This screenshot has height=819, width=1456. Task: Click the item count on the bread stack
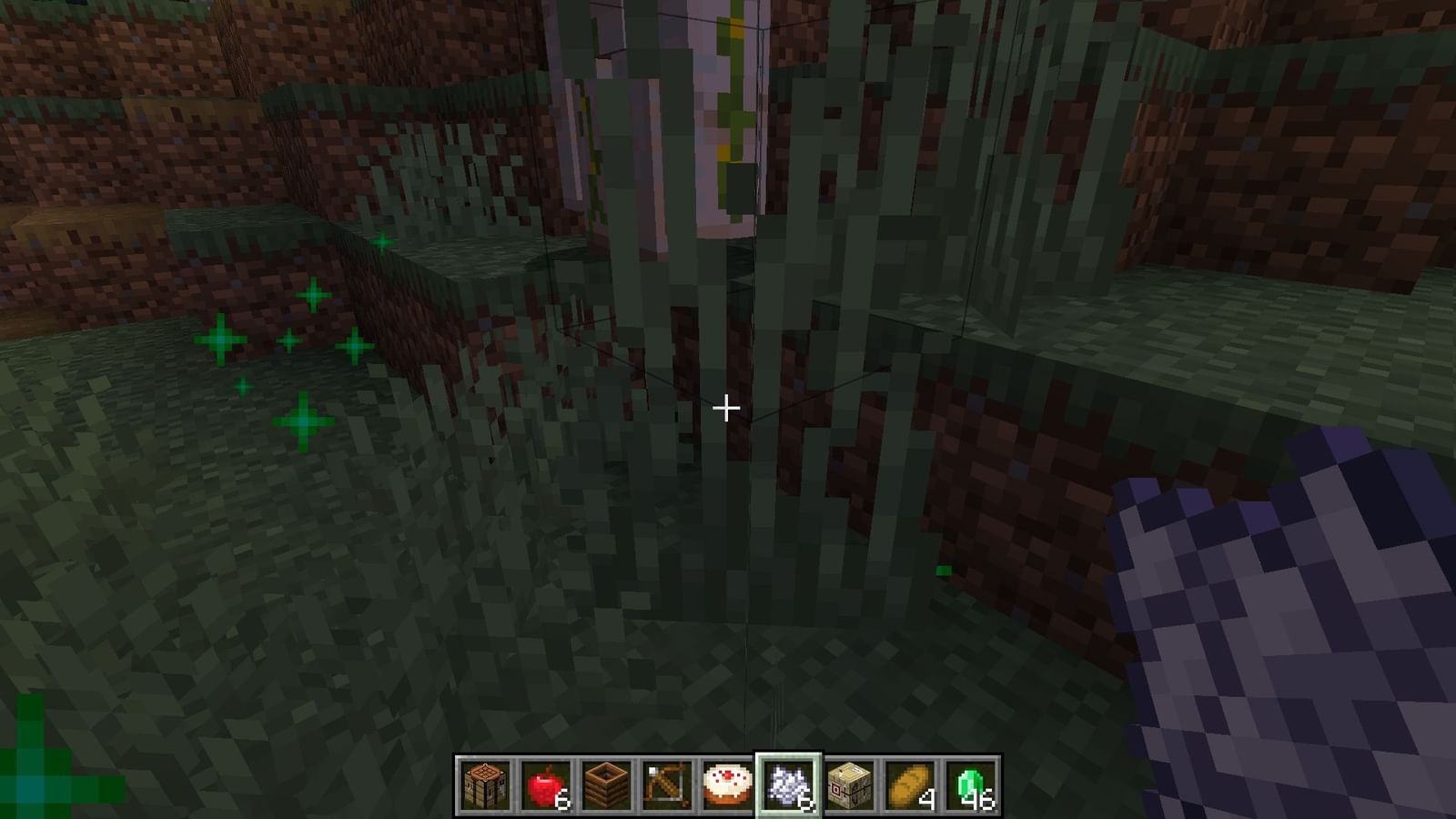[x=925, y=800]
